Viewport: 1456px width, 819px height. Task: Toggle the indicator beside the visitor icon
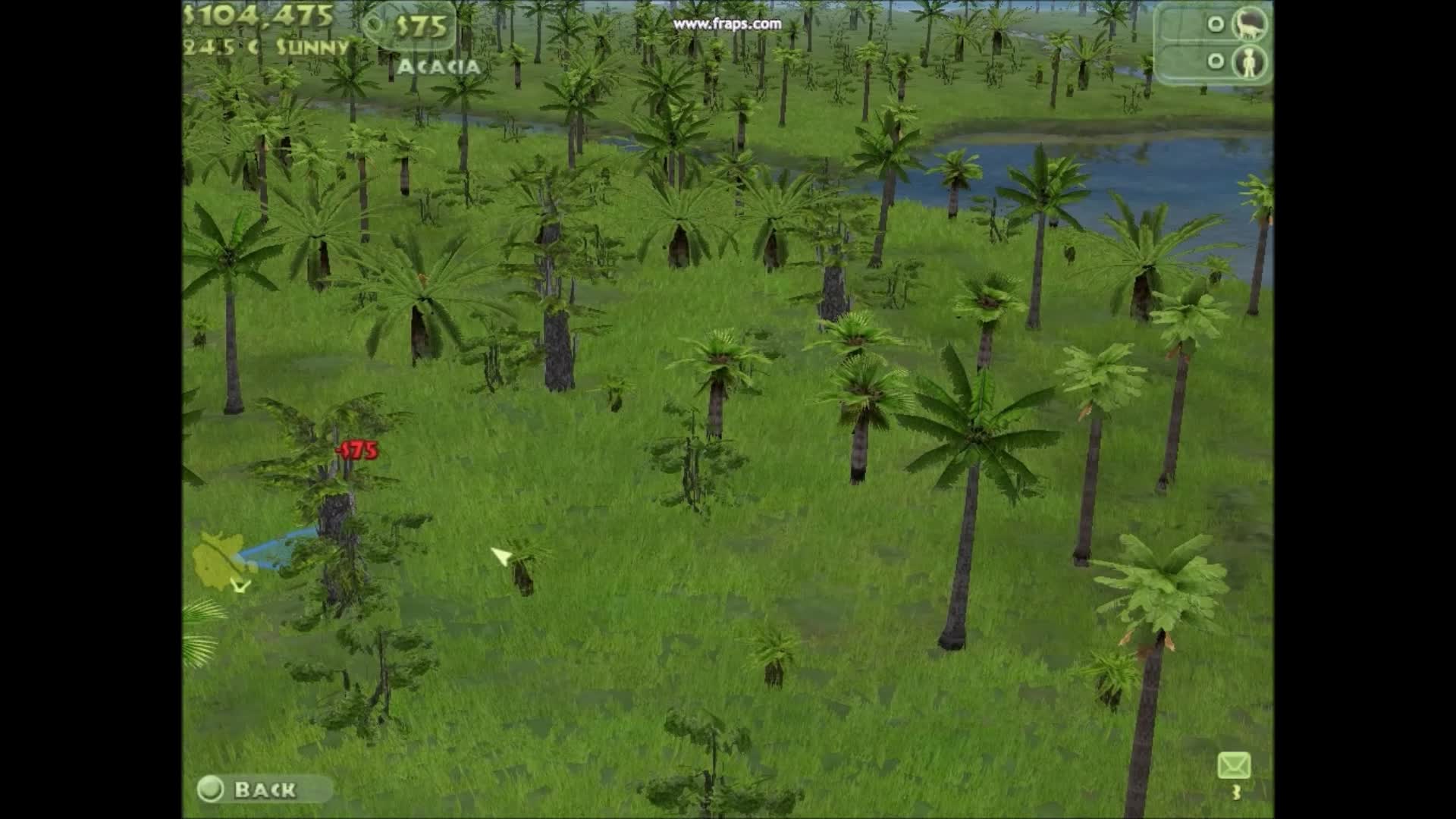pyautogui.click(x=1218, y=61)
